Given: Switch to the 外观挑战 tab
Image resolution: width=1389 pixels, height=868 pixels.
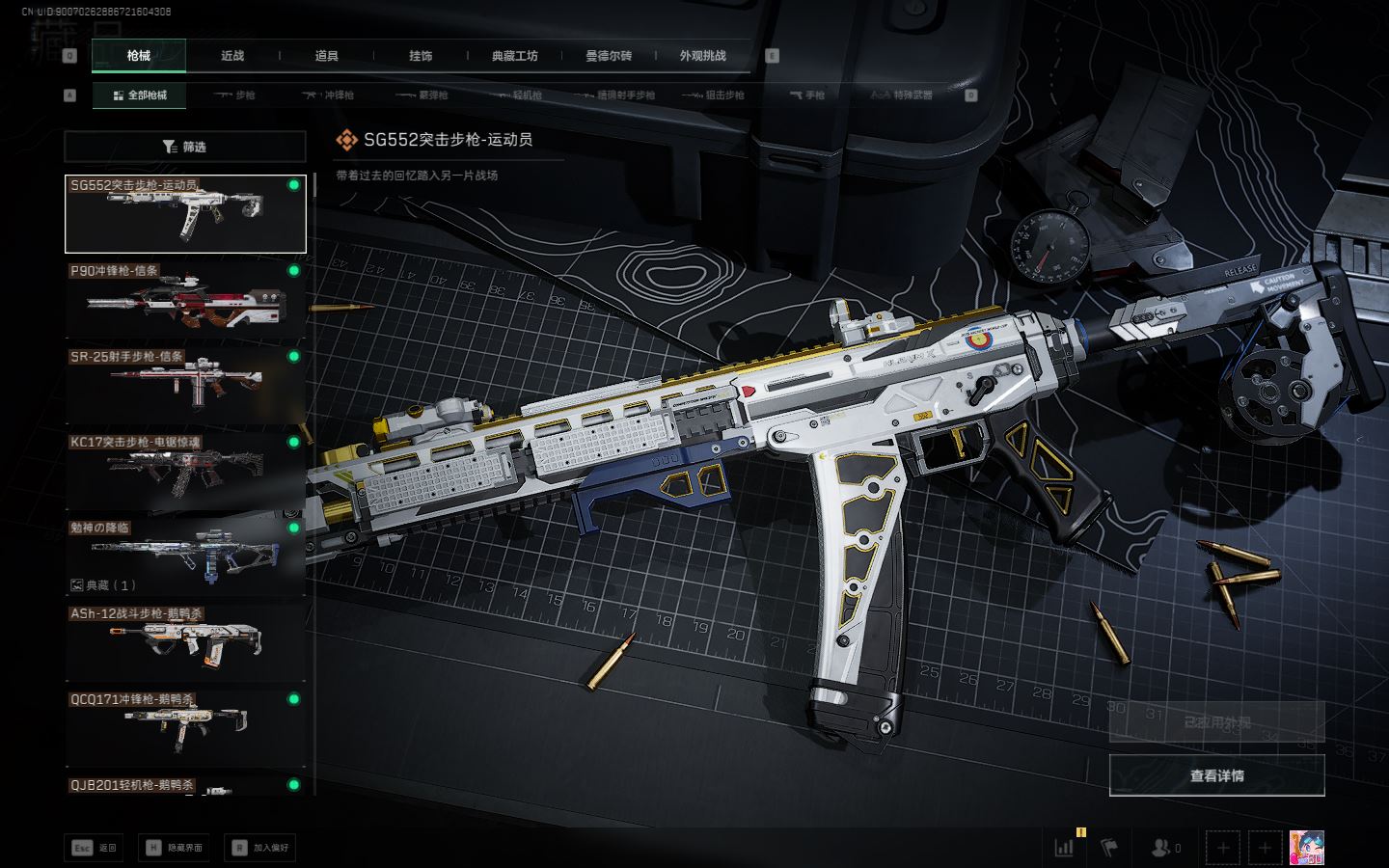Looking at the screenshot, I should tap(702, 56).
